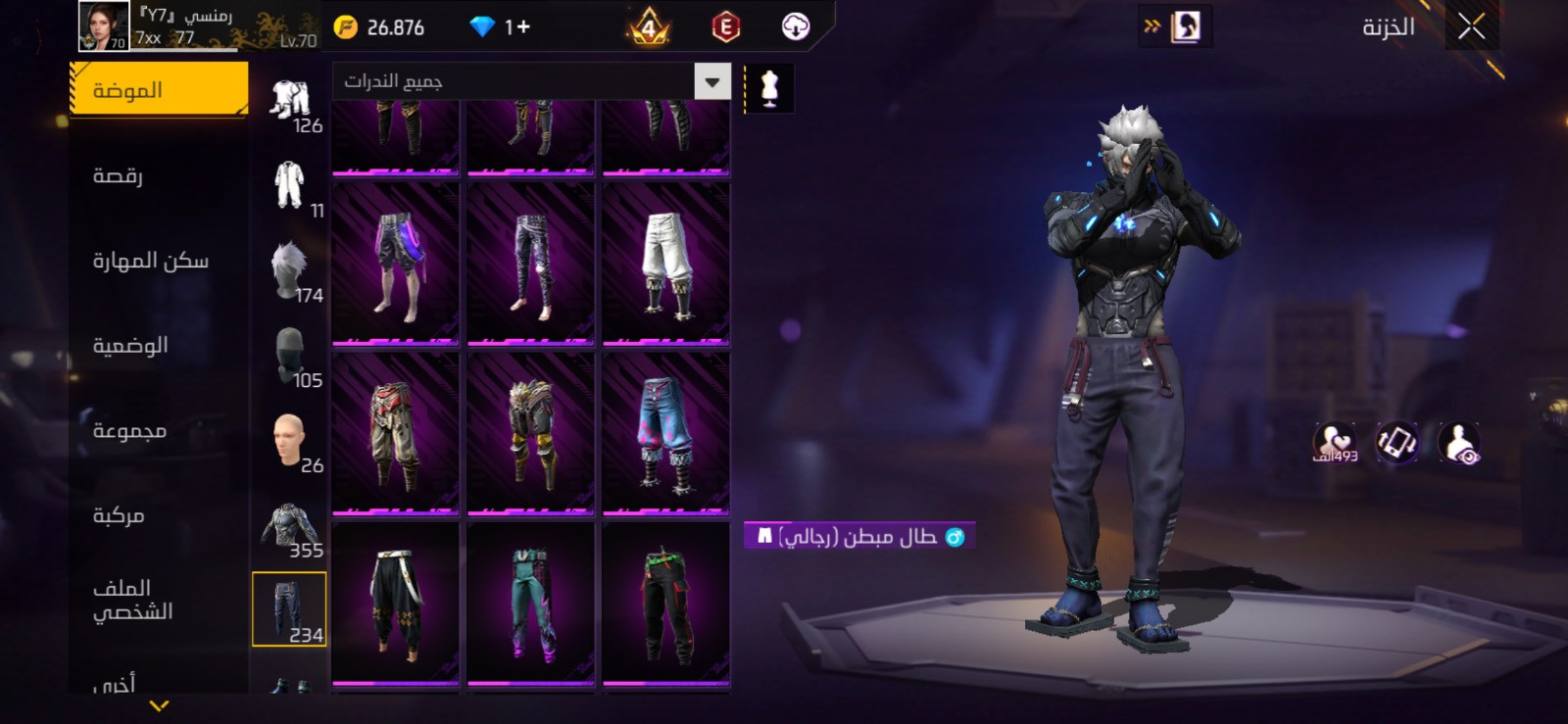The image size is (1568, 724).
Task: Pick the mask category showing 105
Action: [291, 358]
